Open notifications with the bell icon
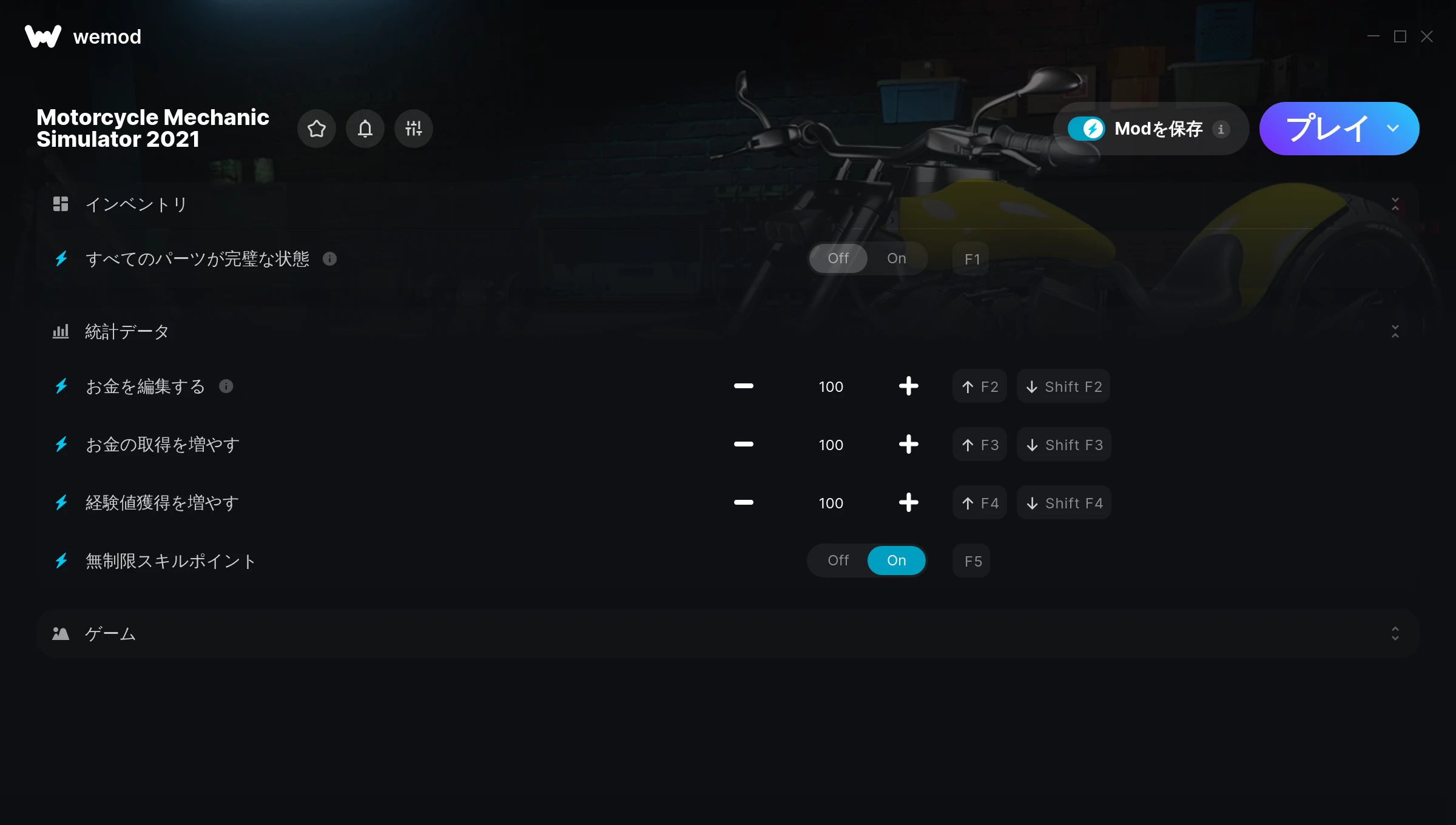The width and height of the screenshot is (1456, 825). coord(365,129)
